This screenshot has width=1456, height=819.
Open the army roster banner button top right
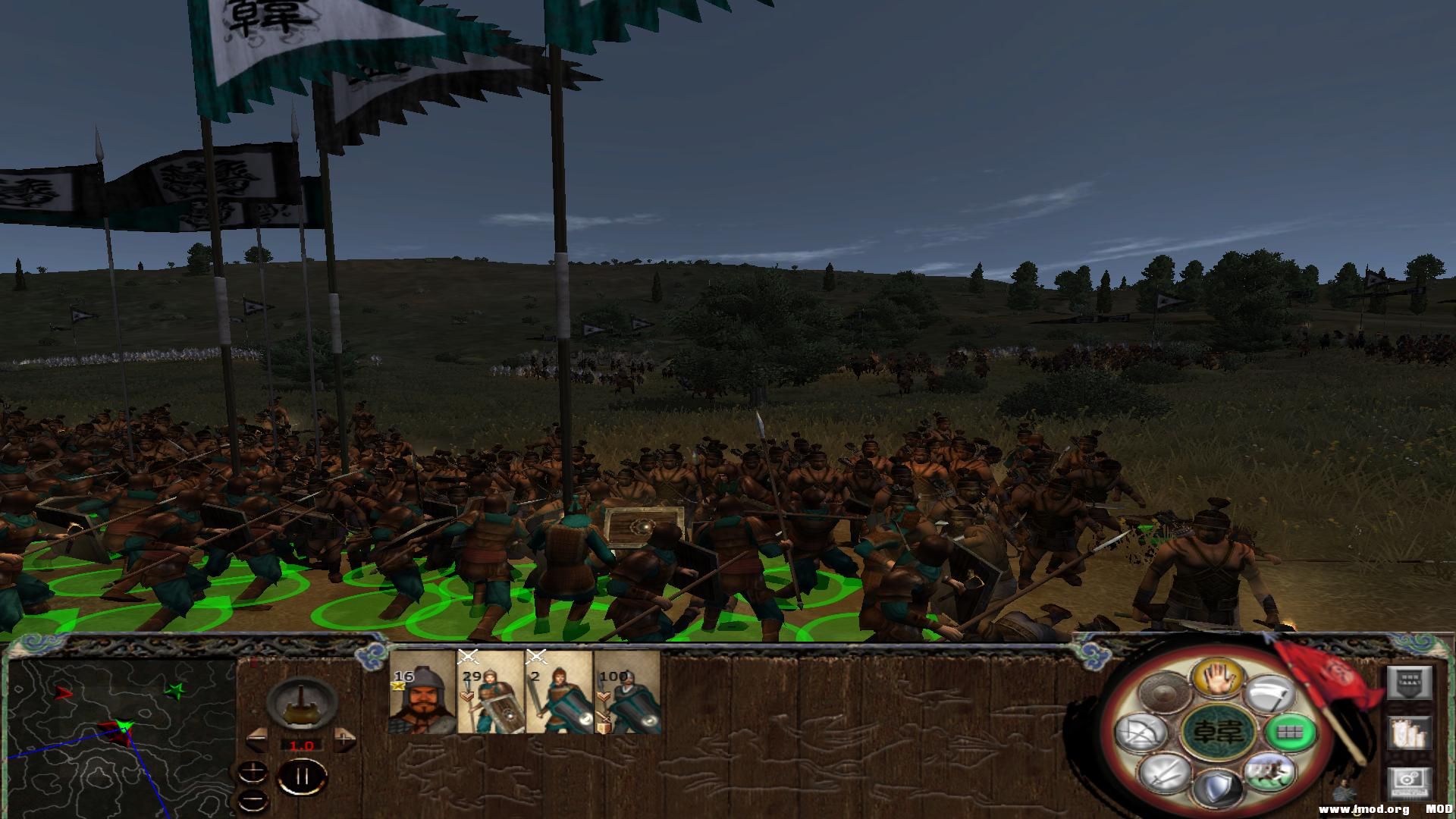[x=1407, y=684]
